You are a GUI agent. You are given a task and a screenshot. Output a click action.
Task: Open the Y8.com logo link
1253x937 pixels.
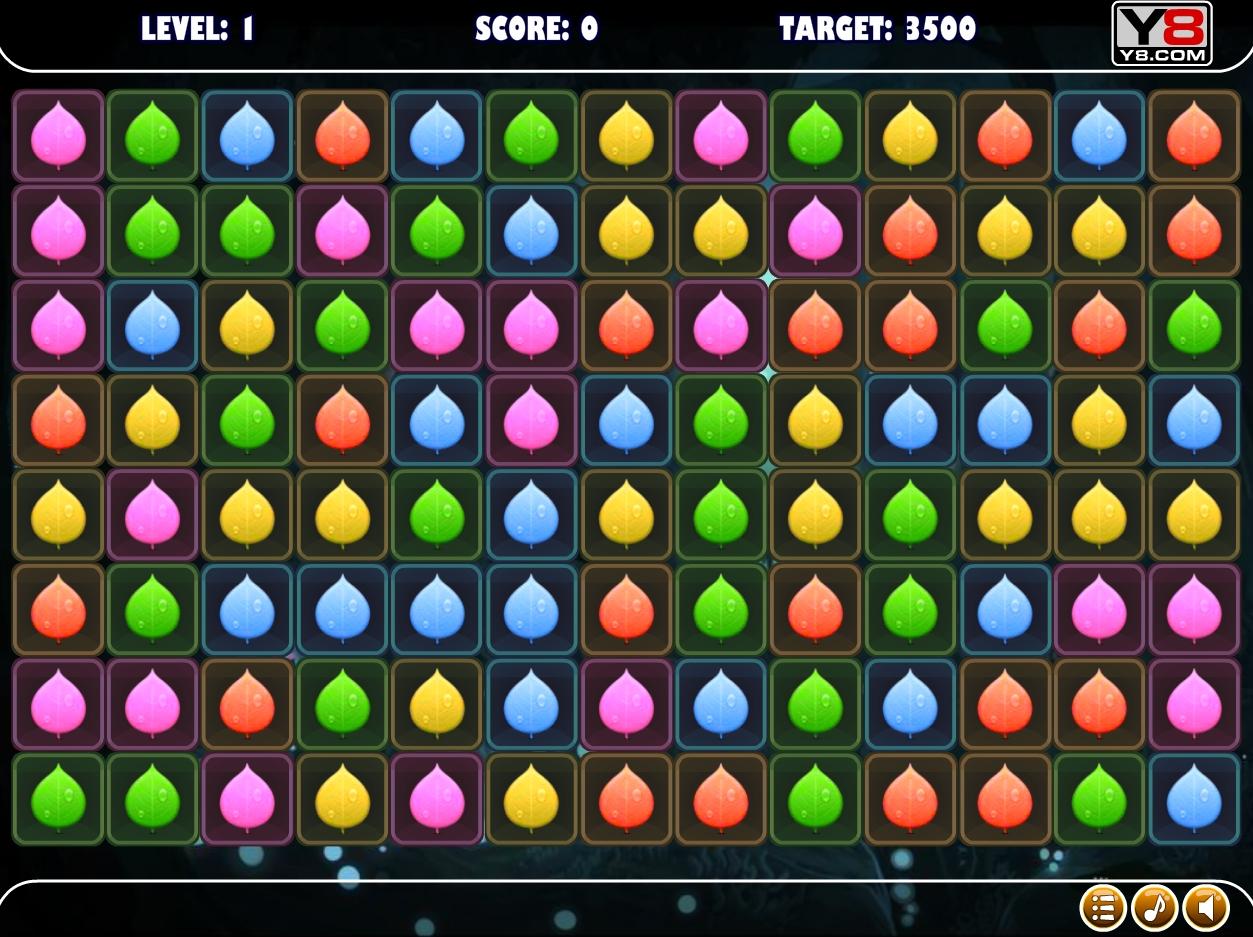1161,34
